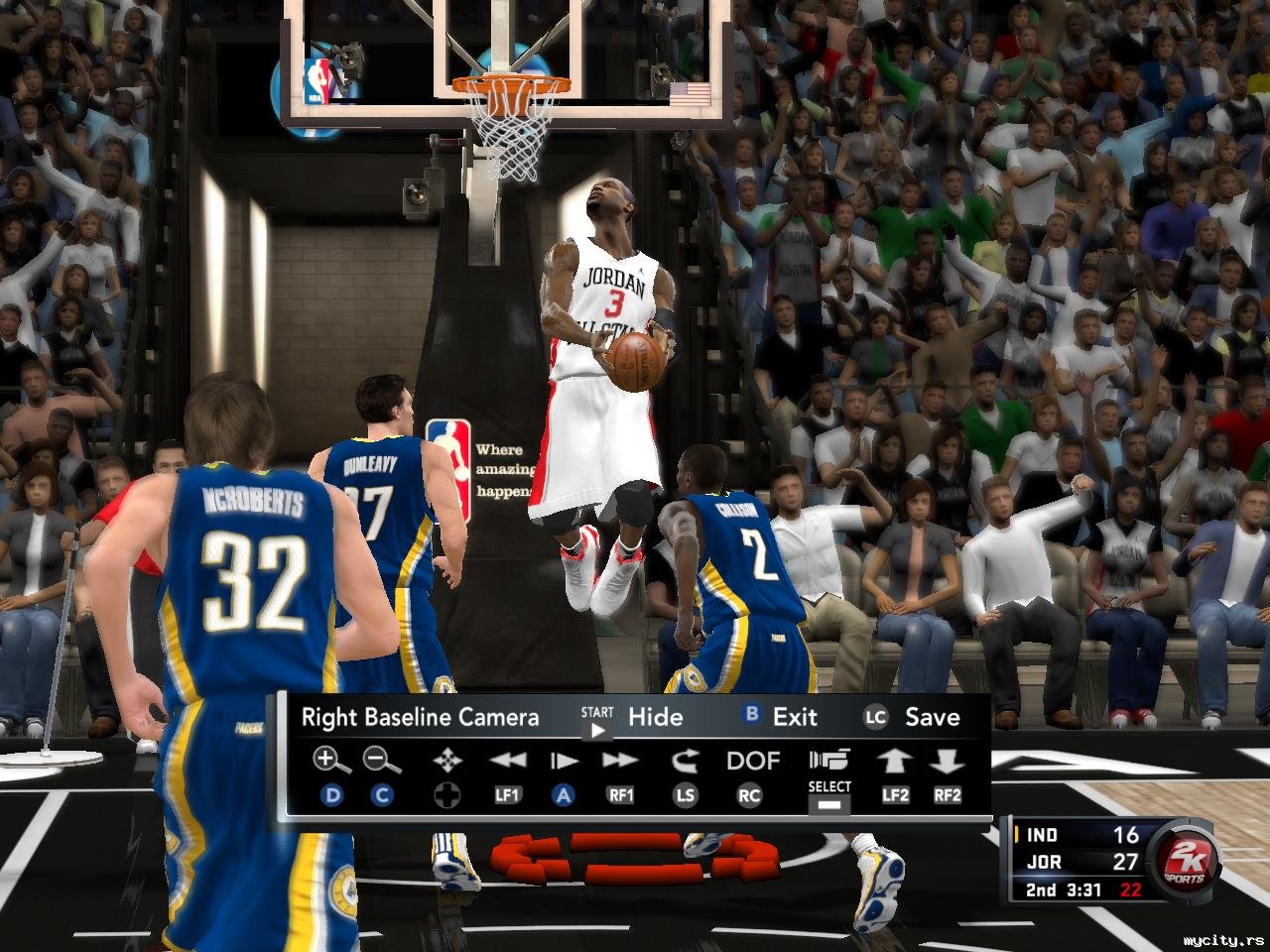Rewind the replay with the double-left arrows
The width and height of the screenshot is (1270, 952).
tap(508, 761)
